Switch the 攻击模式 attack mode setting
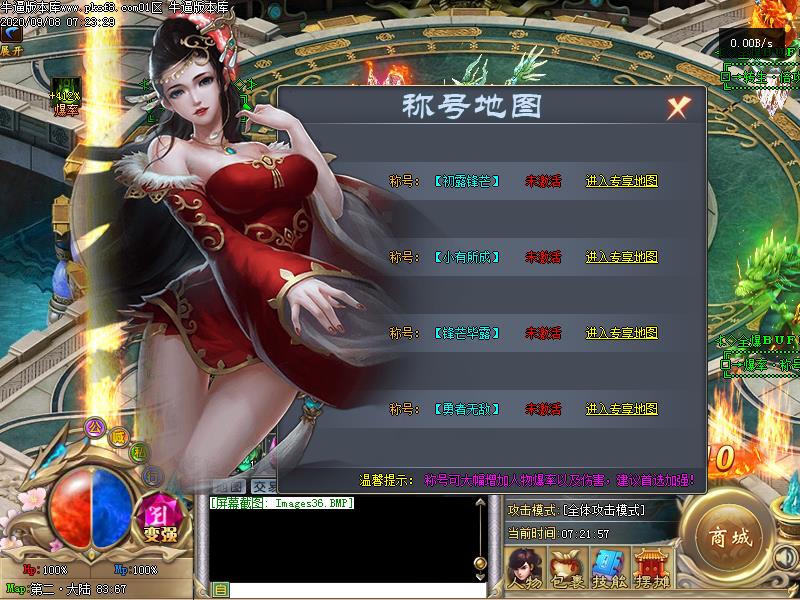 576,511
